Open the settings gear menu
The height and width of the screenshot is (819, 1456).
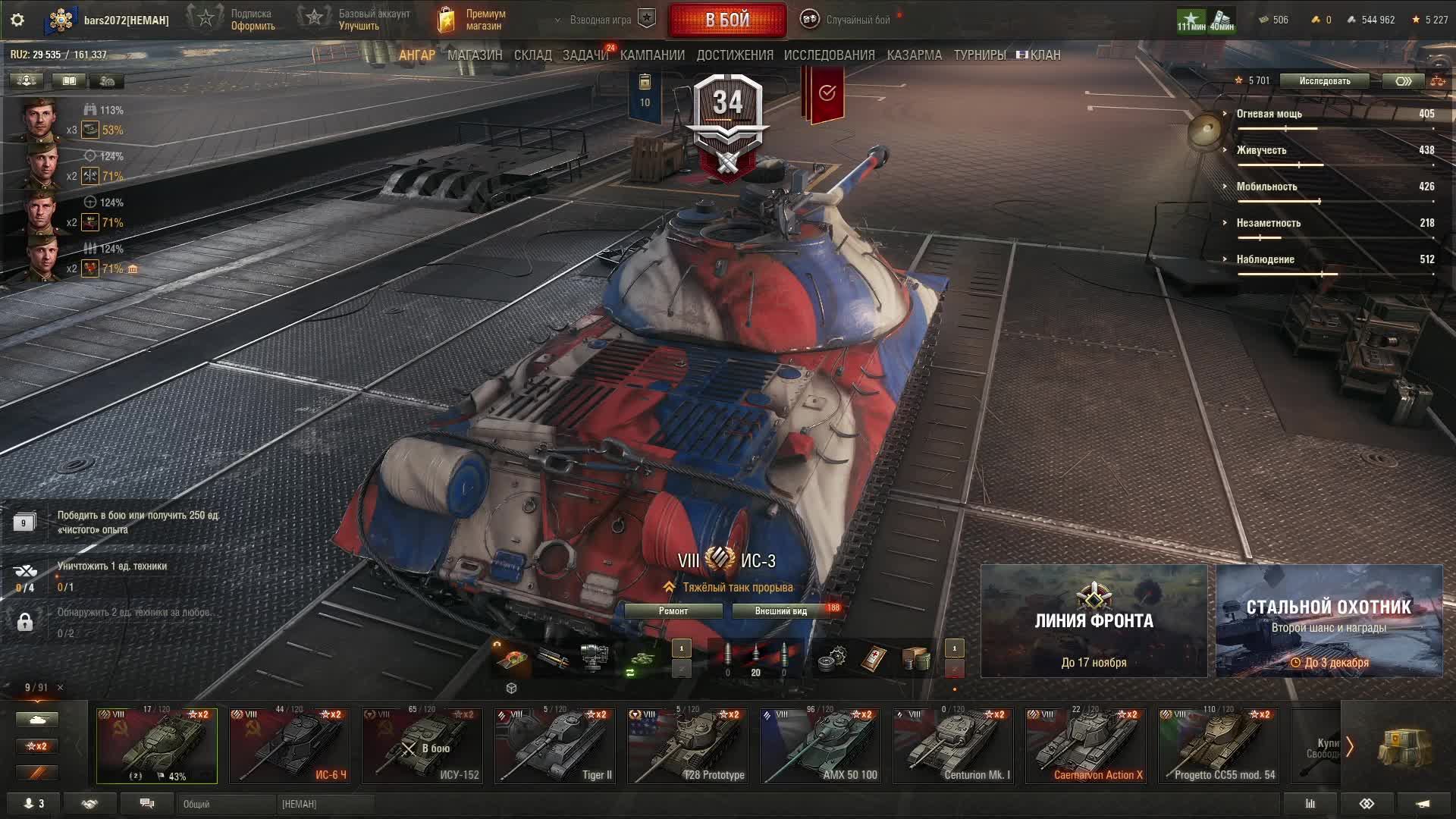click(17, 20)
